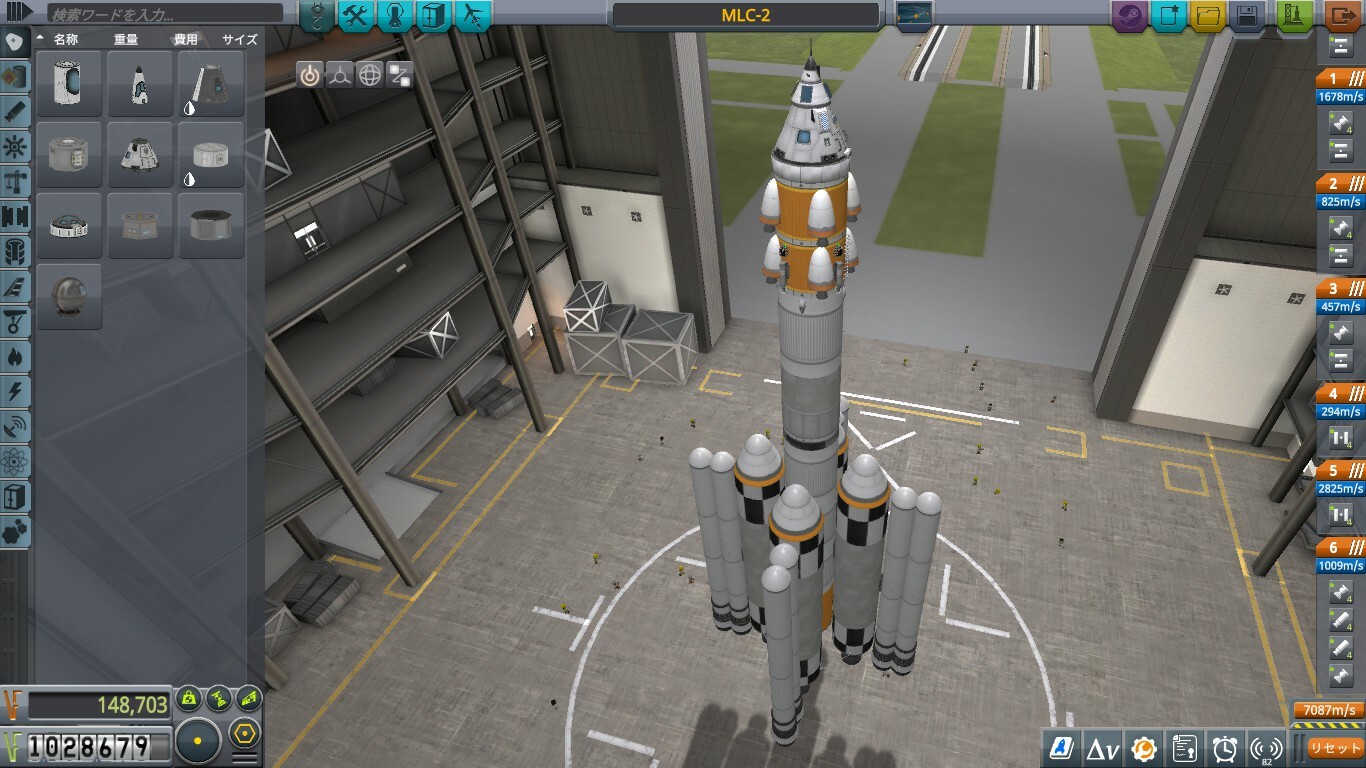Screen dimensions: 1366x768
Task: Open the alarm clock app
Action: pyautogui.click(x=1225, y=748)
